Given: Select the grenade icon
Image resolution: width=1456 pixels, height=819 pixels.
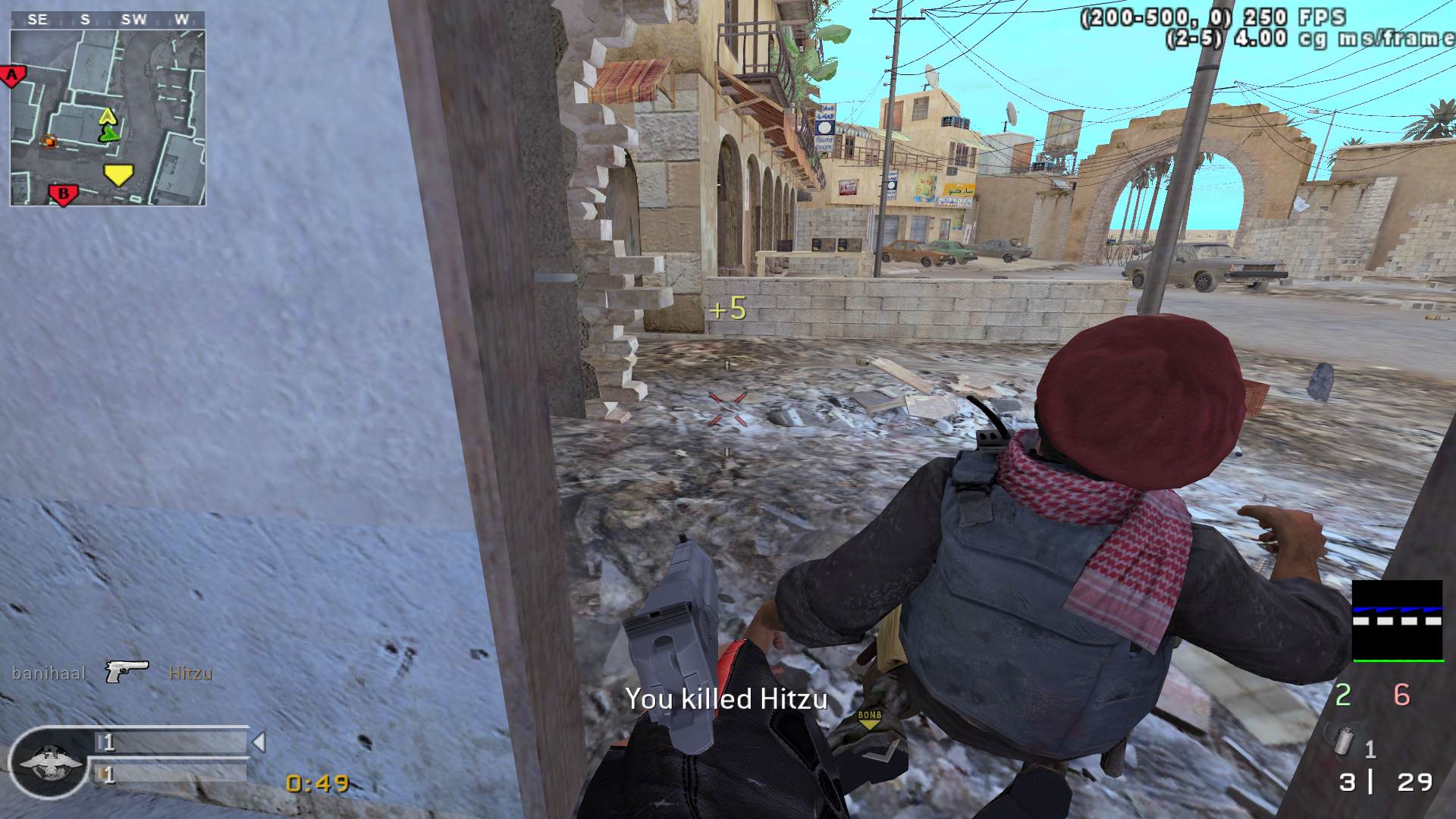Looking at the screenshot, I should tap(1343, 742).
